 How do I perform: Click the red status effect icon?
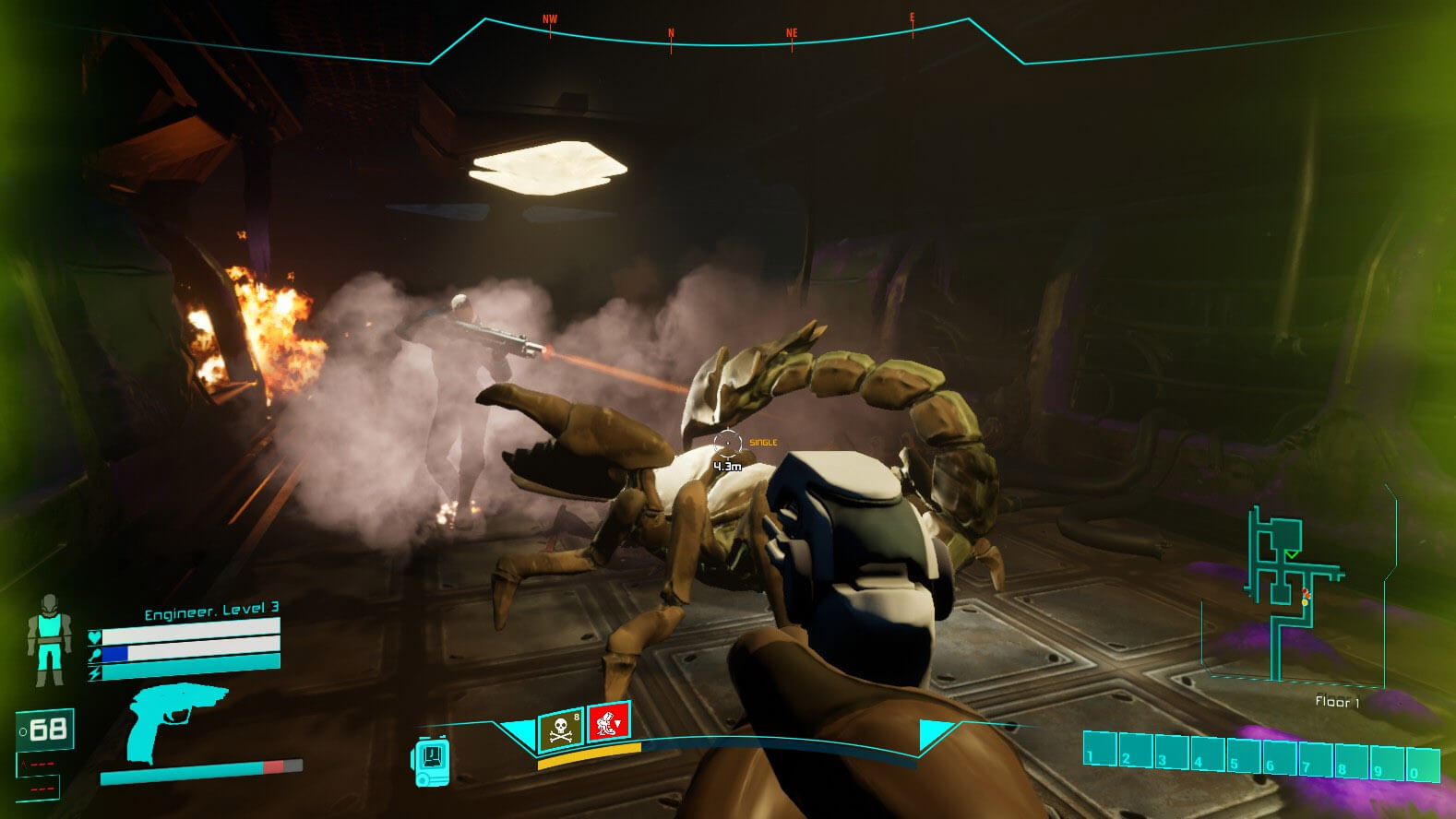tap(608, 721)
